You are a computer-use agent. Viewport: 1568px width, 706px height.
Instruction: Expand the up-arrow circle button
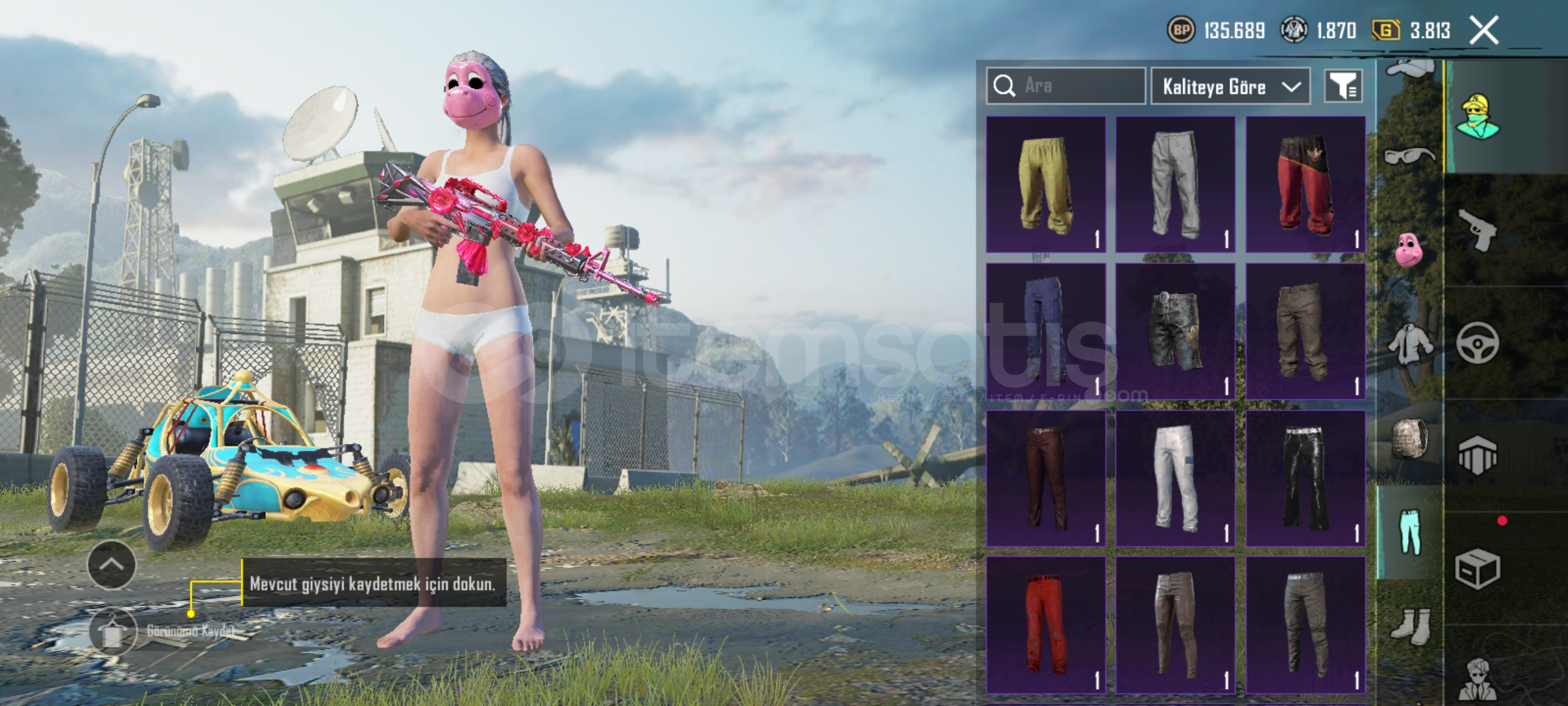coord(111,565)
